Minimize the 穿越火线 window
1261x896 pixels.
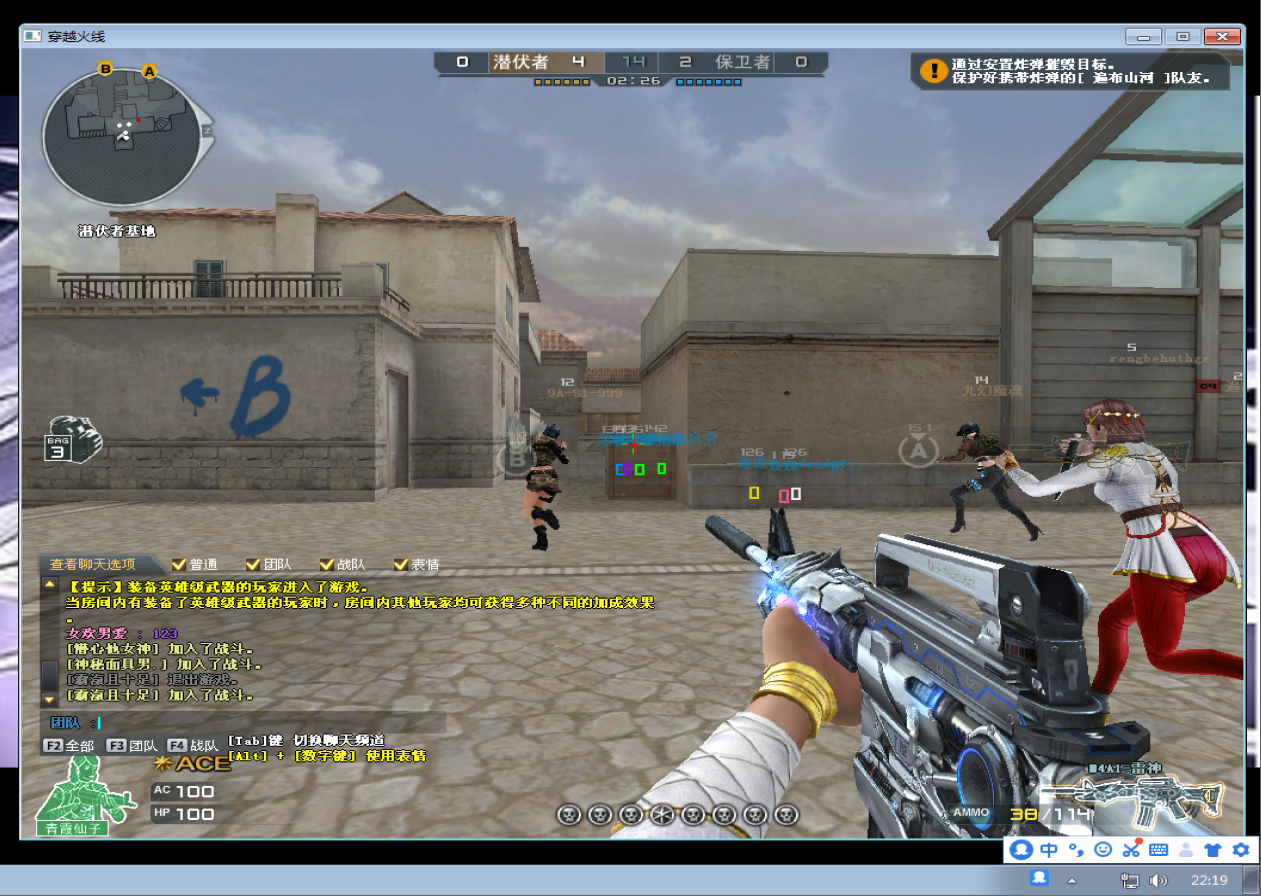click(x=1143, y=36)
